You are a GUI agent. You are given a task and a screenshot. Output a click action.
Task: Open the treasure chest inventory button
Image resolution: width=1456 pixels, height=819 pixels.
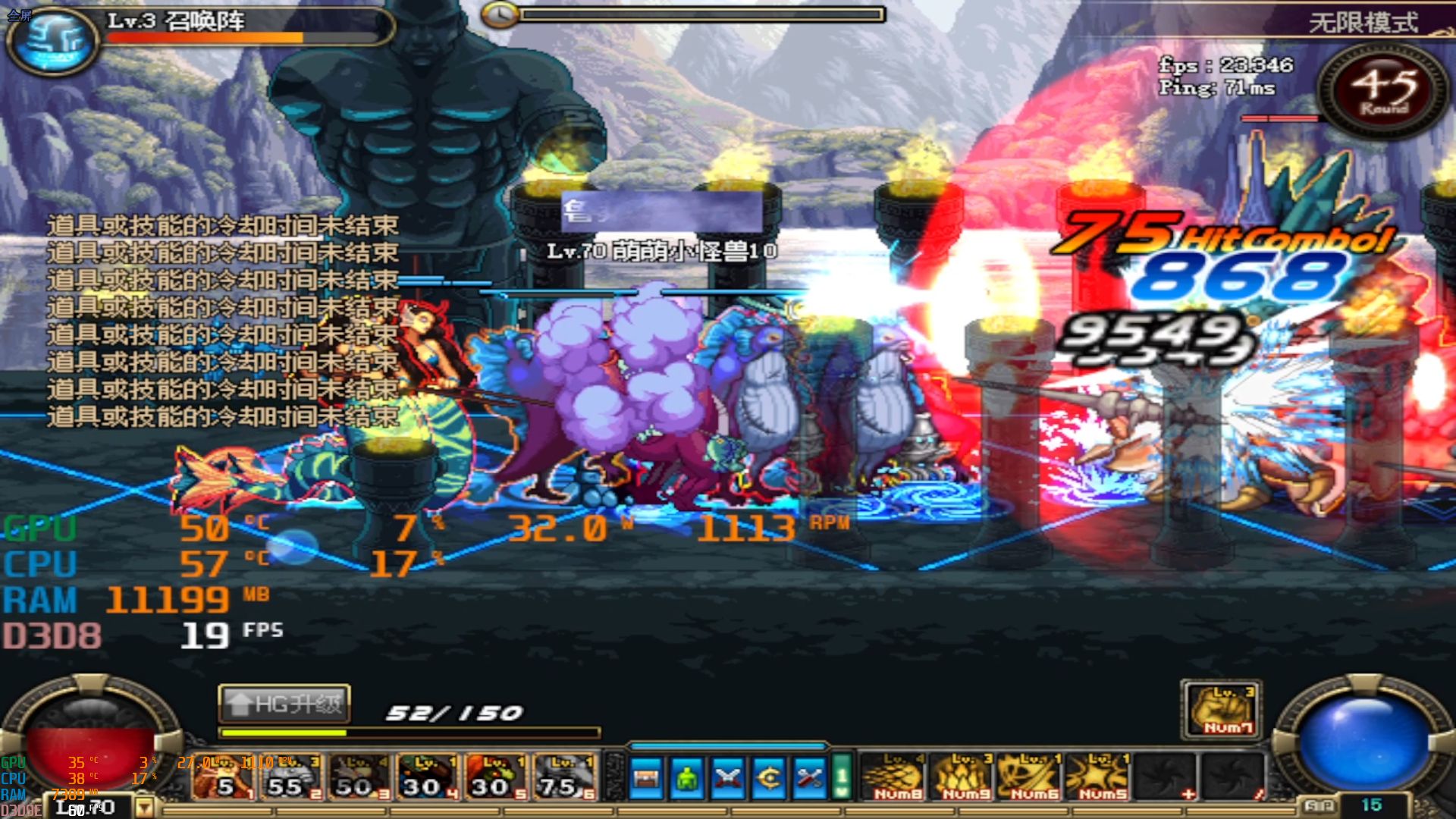(x=646, y=778)
